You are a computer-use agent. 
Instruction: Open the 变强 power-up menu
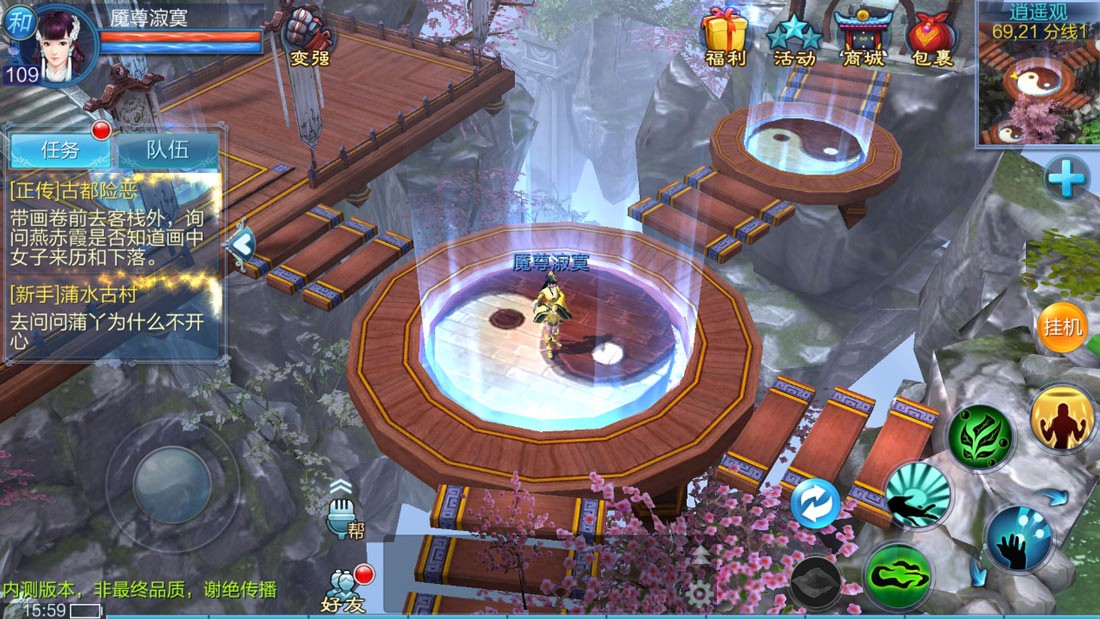click(x=309, y=36)
